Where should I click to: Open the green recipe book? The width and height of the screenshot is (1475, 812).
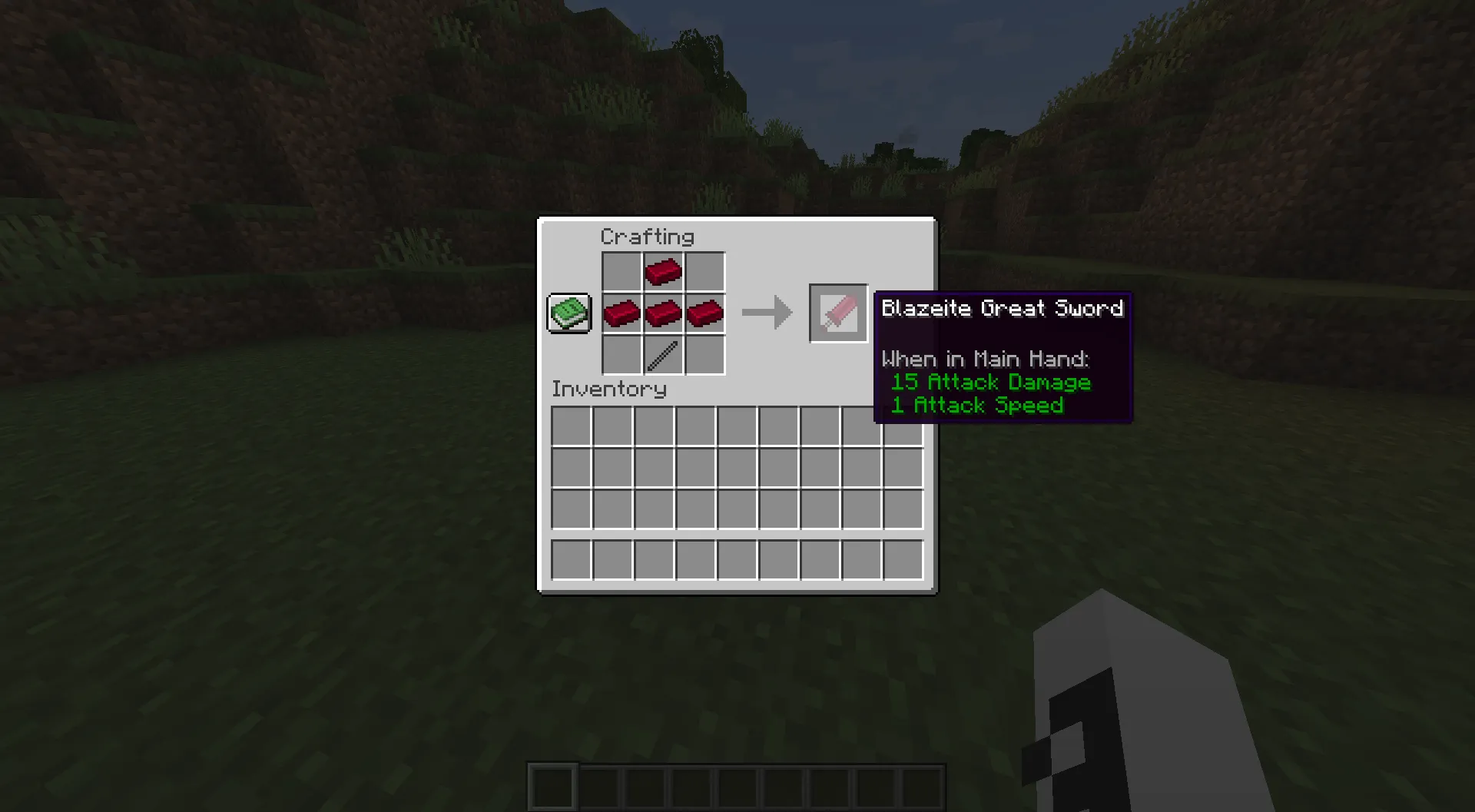coord(568,313)
